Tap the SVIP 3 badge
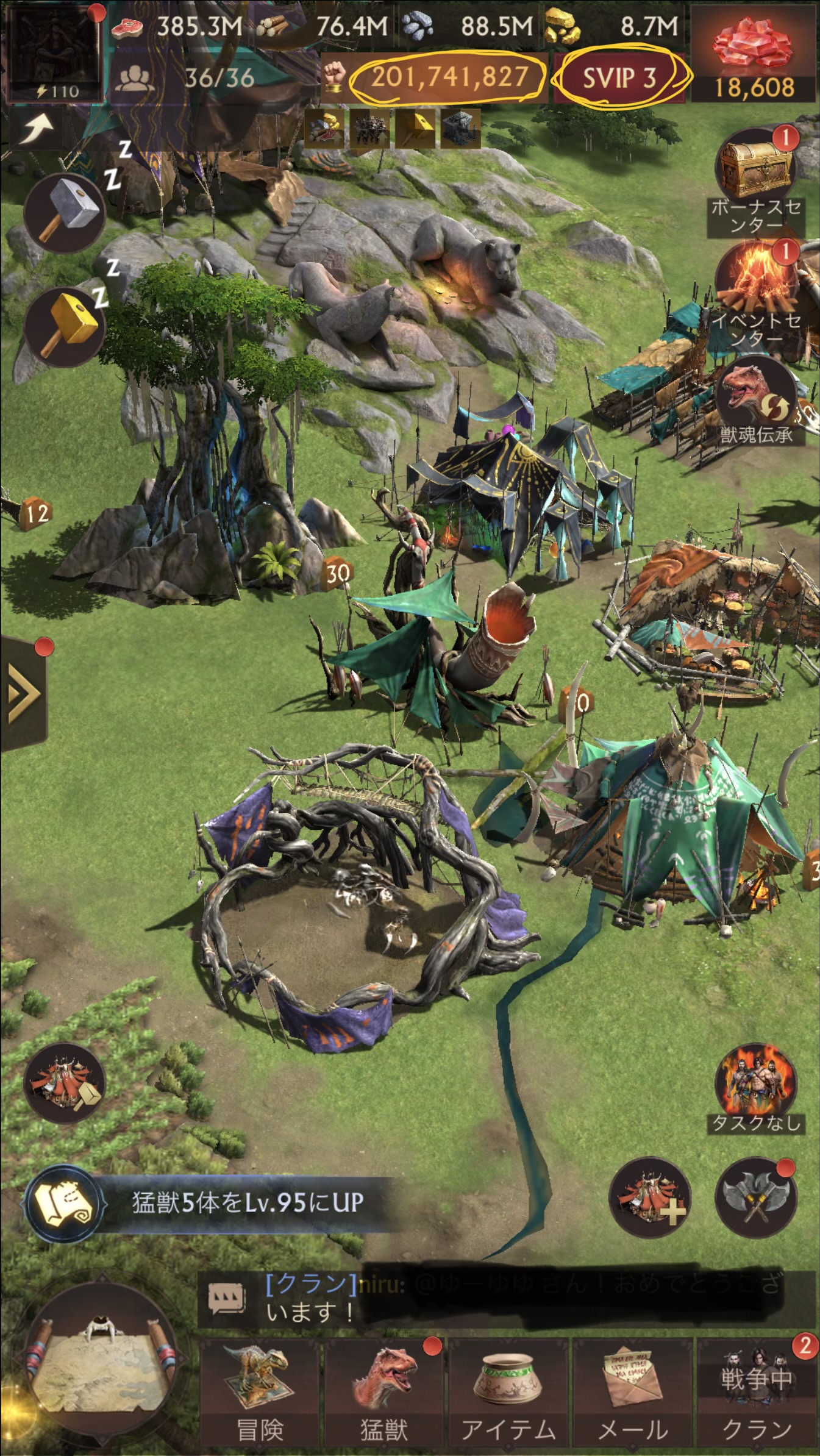 pyautogui.click(x=619, y=78)
